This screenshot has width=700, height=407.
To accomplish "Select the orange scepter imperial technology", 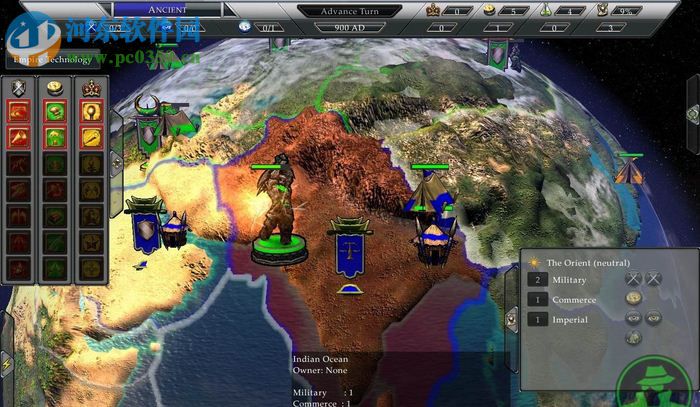I will coord(92,137).
